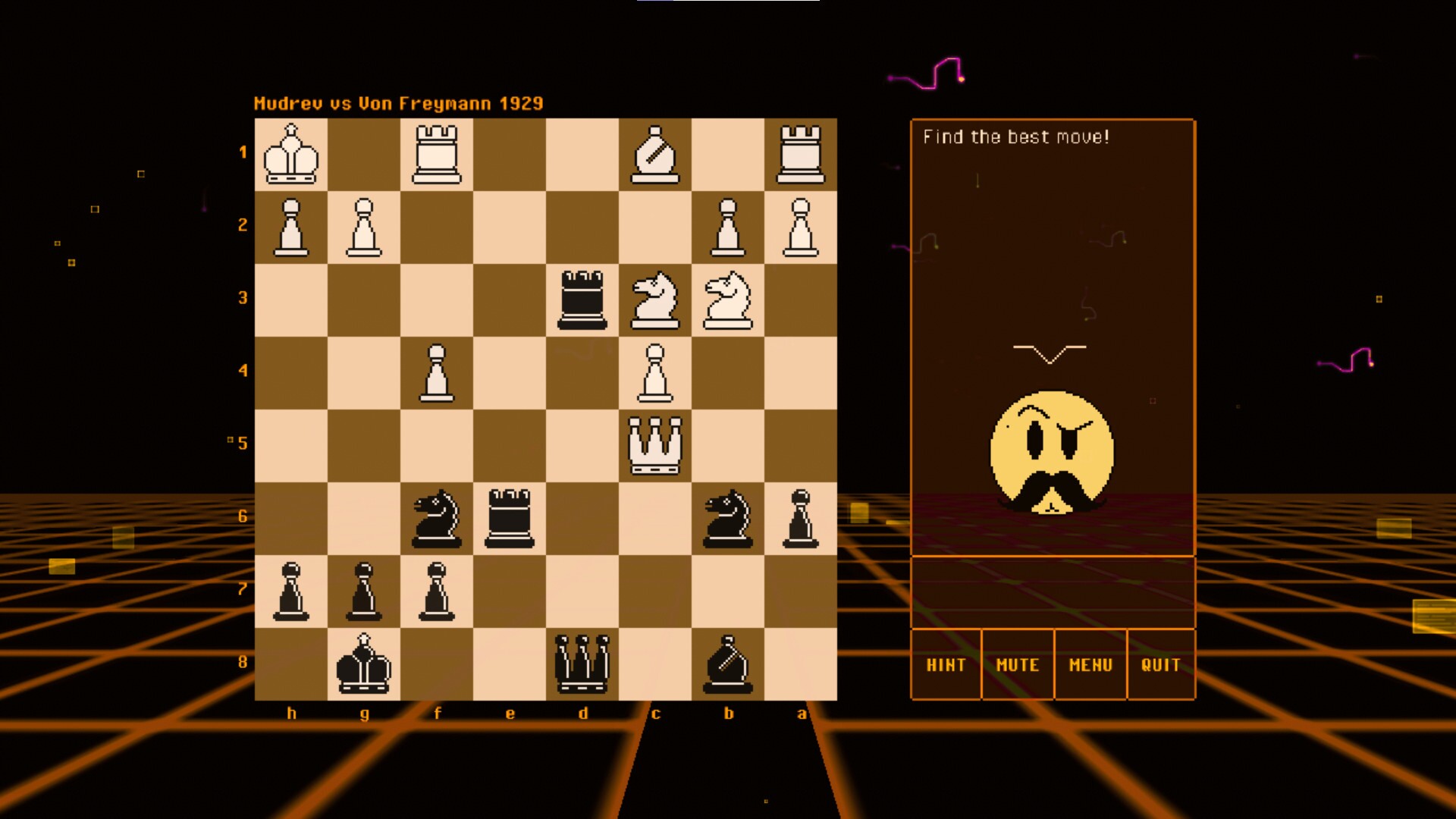Toggle MUTE for game audio
Screen dimensions: 1456x819
click(x=1018, y=665)
